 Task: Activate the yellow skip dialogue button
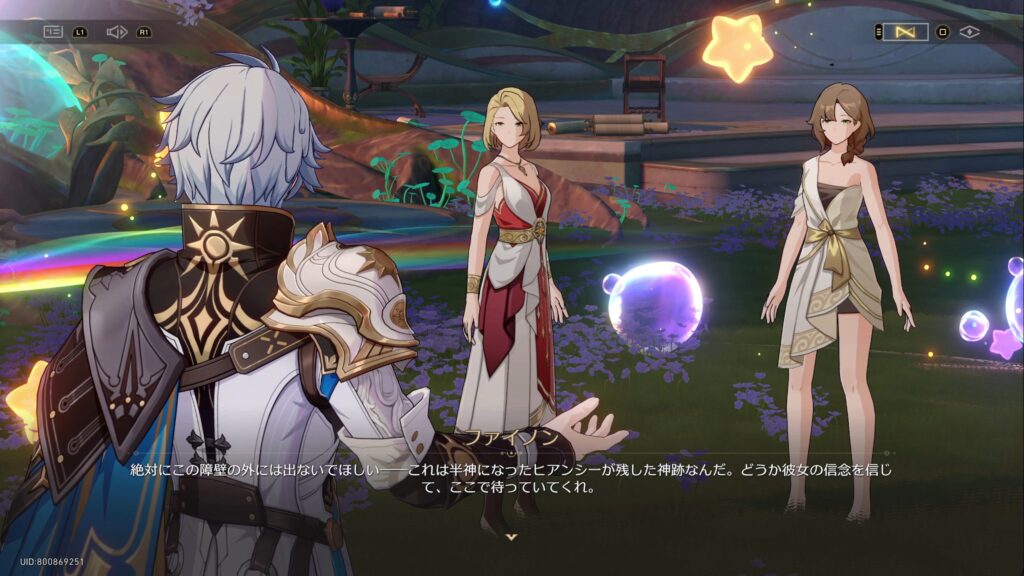[906, 32]
